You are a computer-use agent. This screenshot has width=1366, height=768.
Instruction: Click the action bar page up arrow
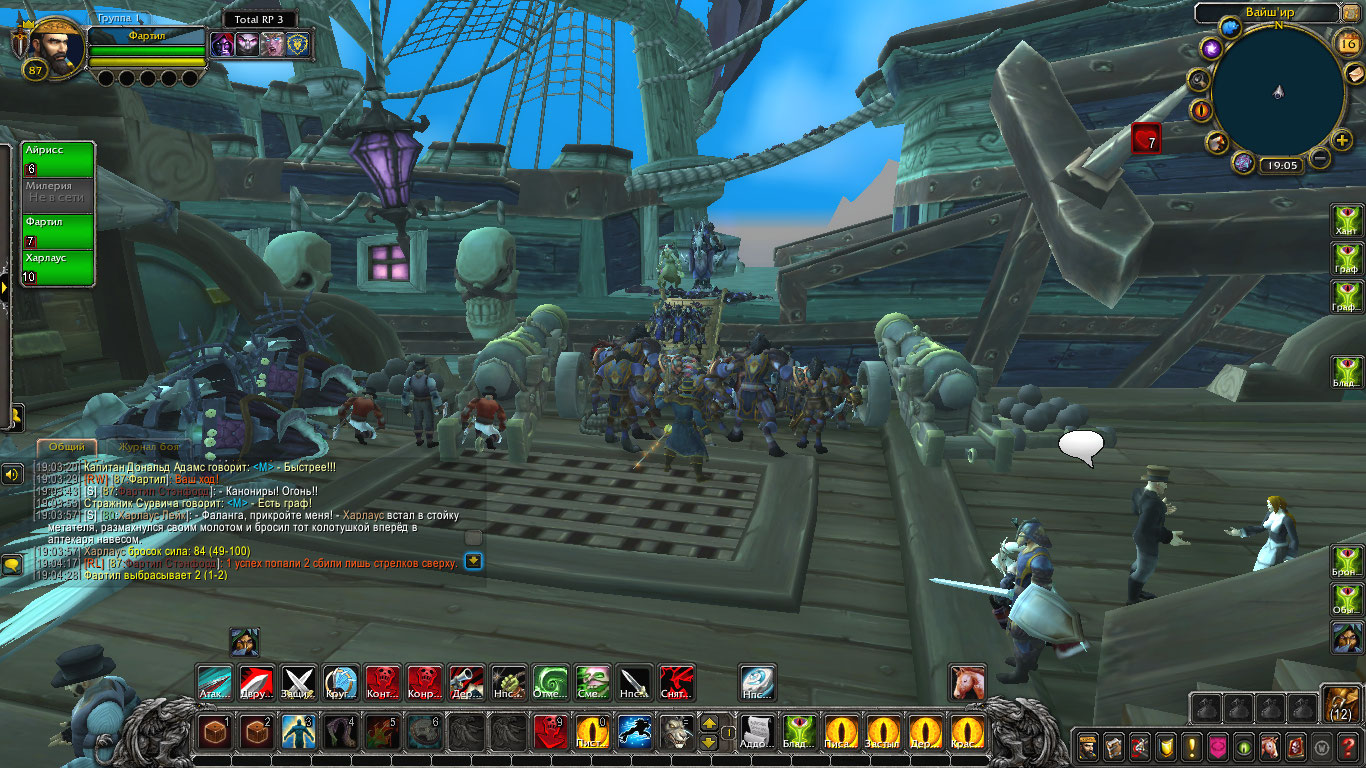point(709,722)
